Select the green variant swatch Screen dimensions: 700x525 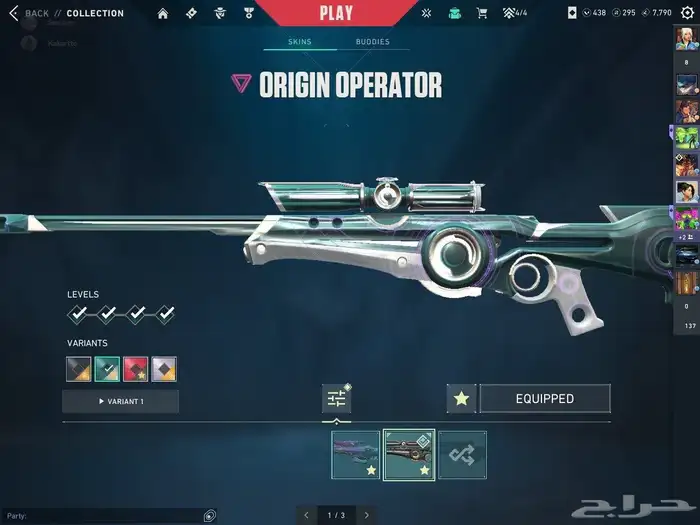[x=107, y=369]
